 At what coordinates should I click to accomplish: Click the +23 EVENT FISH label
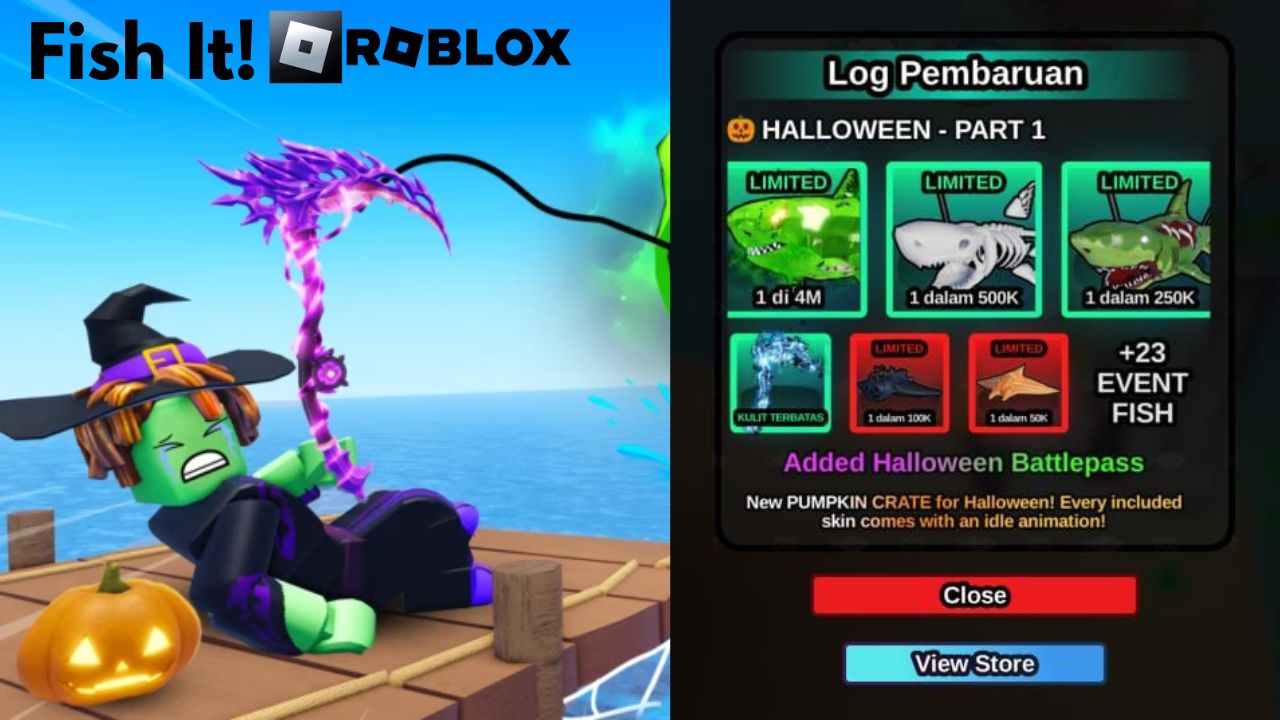point(1144,383)
